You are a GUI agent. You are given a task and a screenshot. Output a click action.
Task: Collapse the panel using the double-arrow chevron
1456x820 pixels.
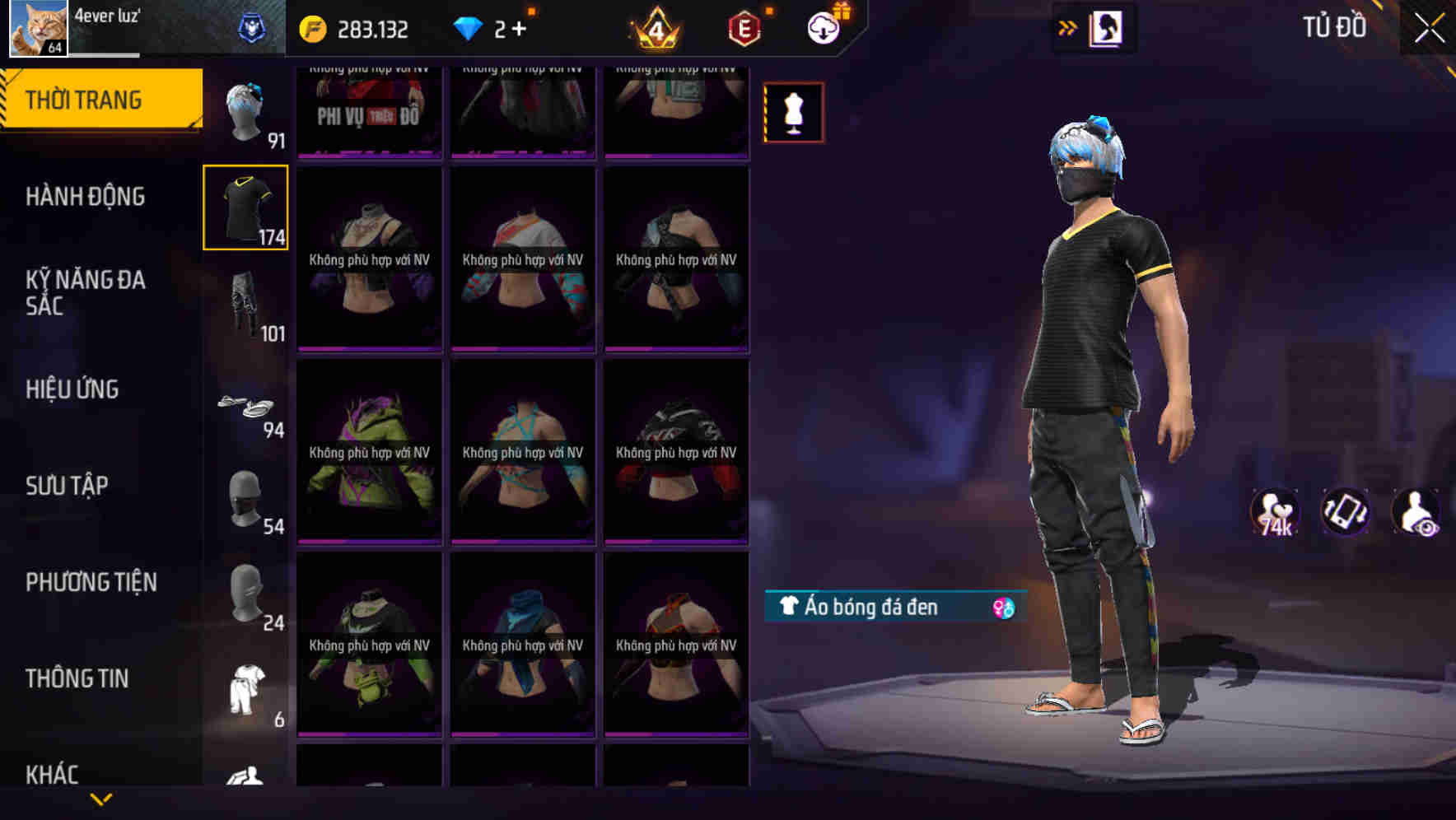(x=1068, y=26)
